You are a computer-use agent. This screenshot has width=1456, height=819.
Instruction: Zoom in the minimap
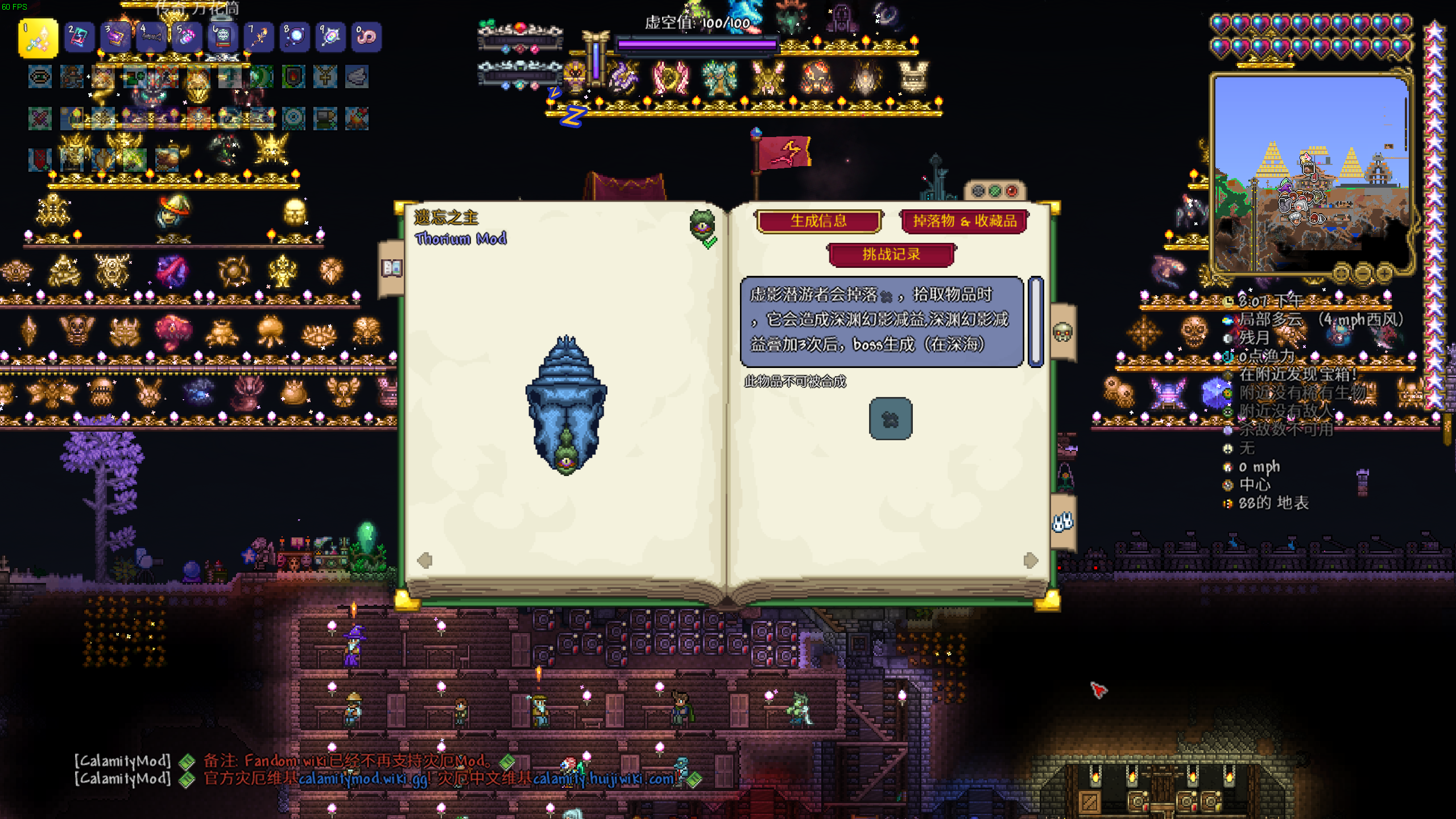[x=1384, y=274]
